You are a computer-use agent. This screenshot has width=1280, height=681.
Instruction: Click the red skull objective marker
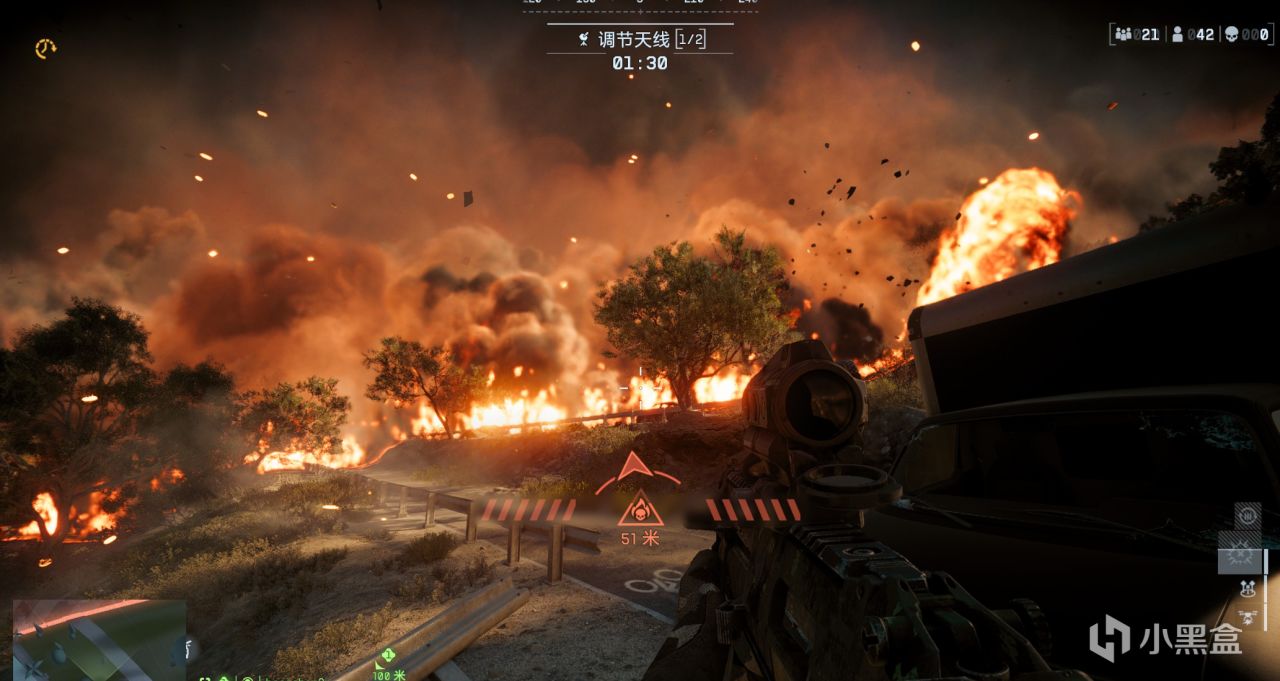639,511
